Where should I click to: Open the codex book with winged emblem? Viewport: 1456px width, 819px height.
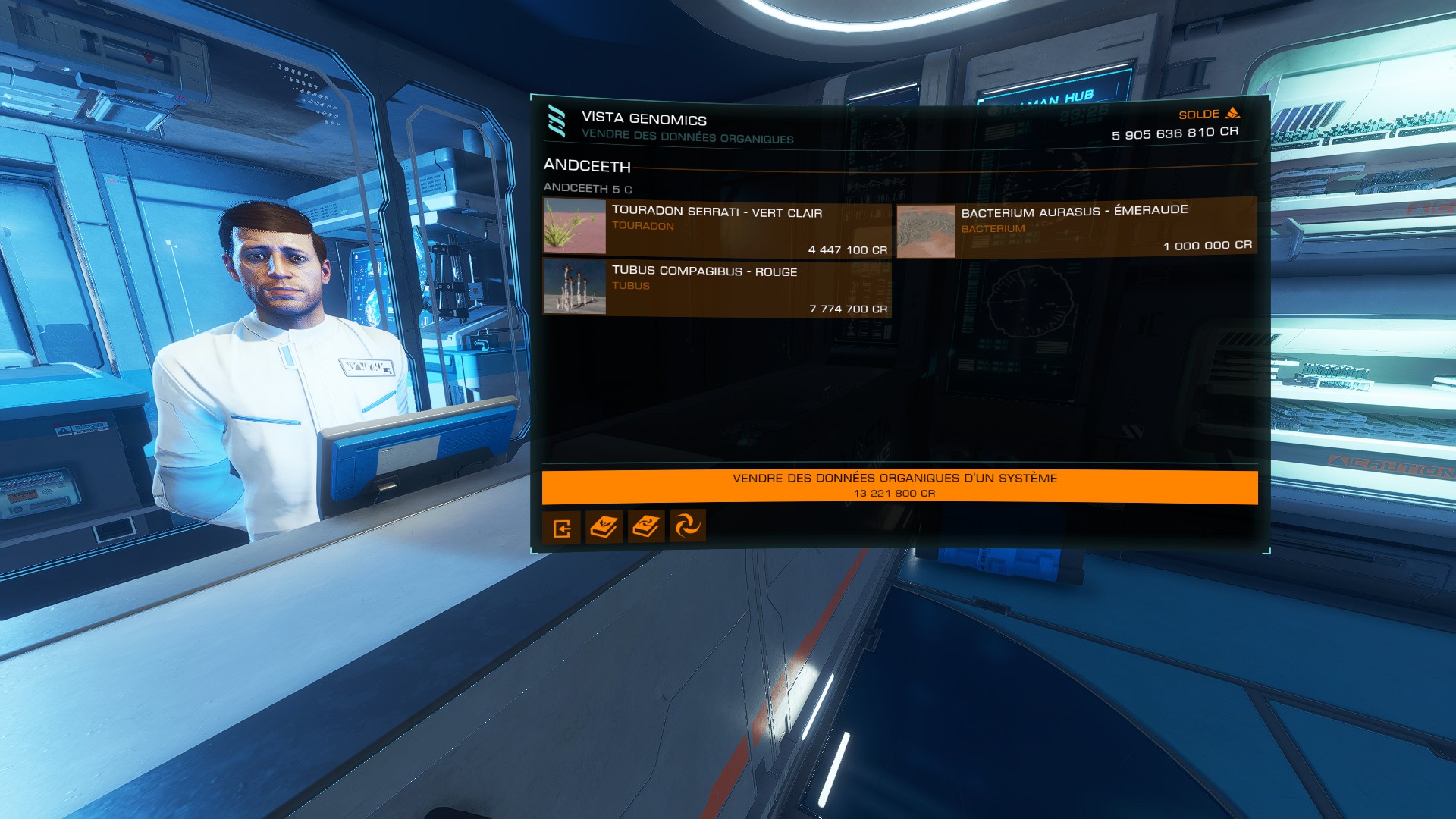pos(604,526)
